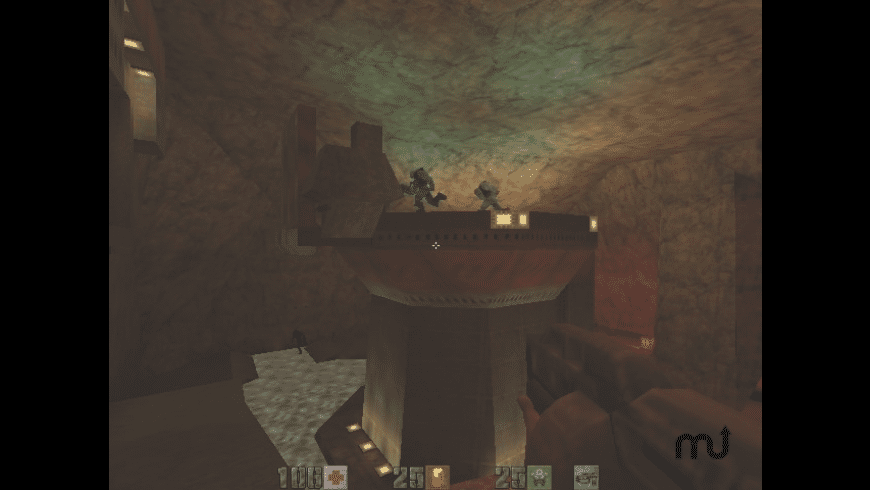This screenshot has height=490, width=870.
Task: Click the health cross icon
Action: tap(333, 477)
